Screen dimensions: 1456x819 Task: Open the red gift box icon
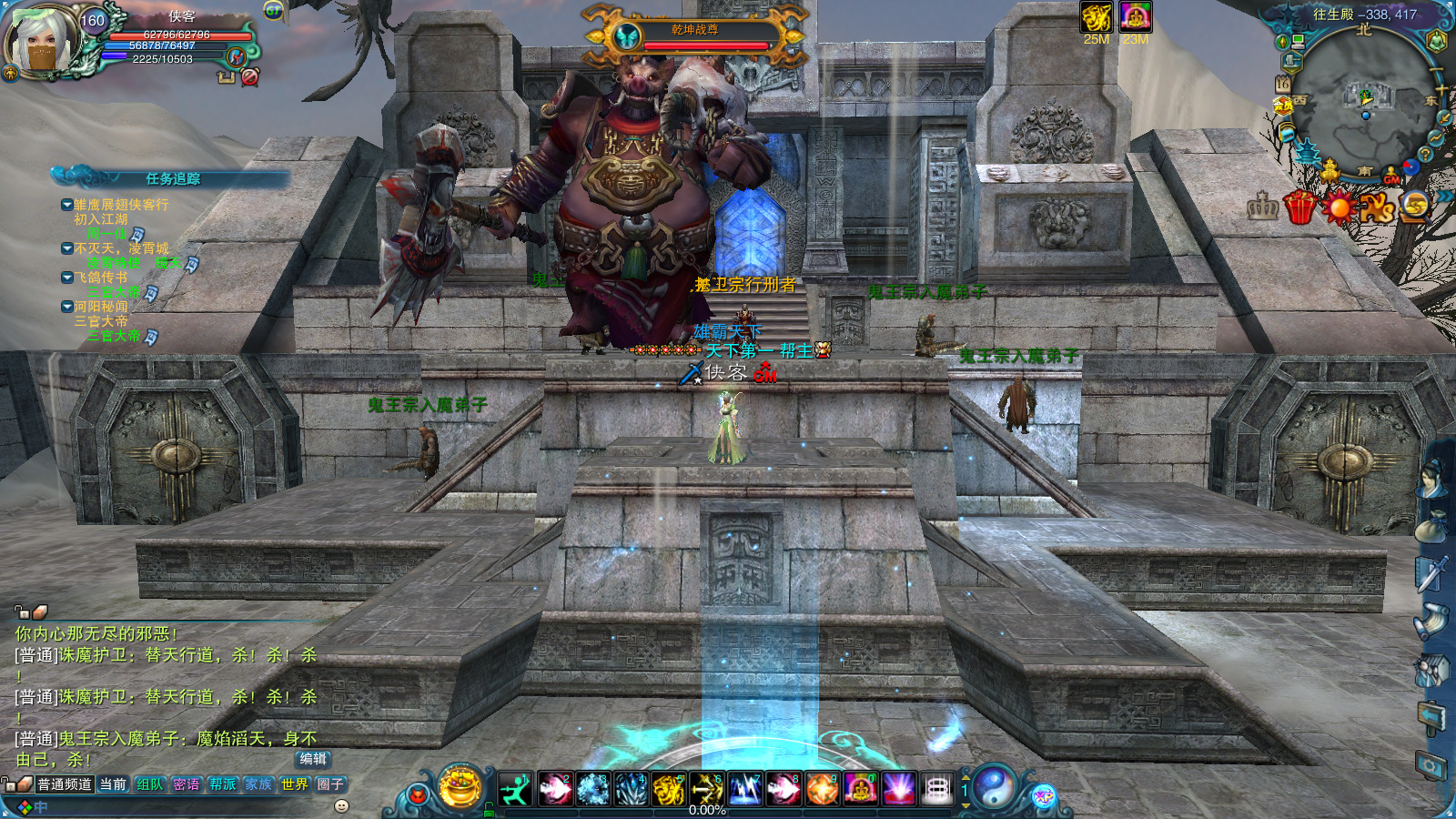pyautogui.click(x=1300, y=207)
